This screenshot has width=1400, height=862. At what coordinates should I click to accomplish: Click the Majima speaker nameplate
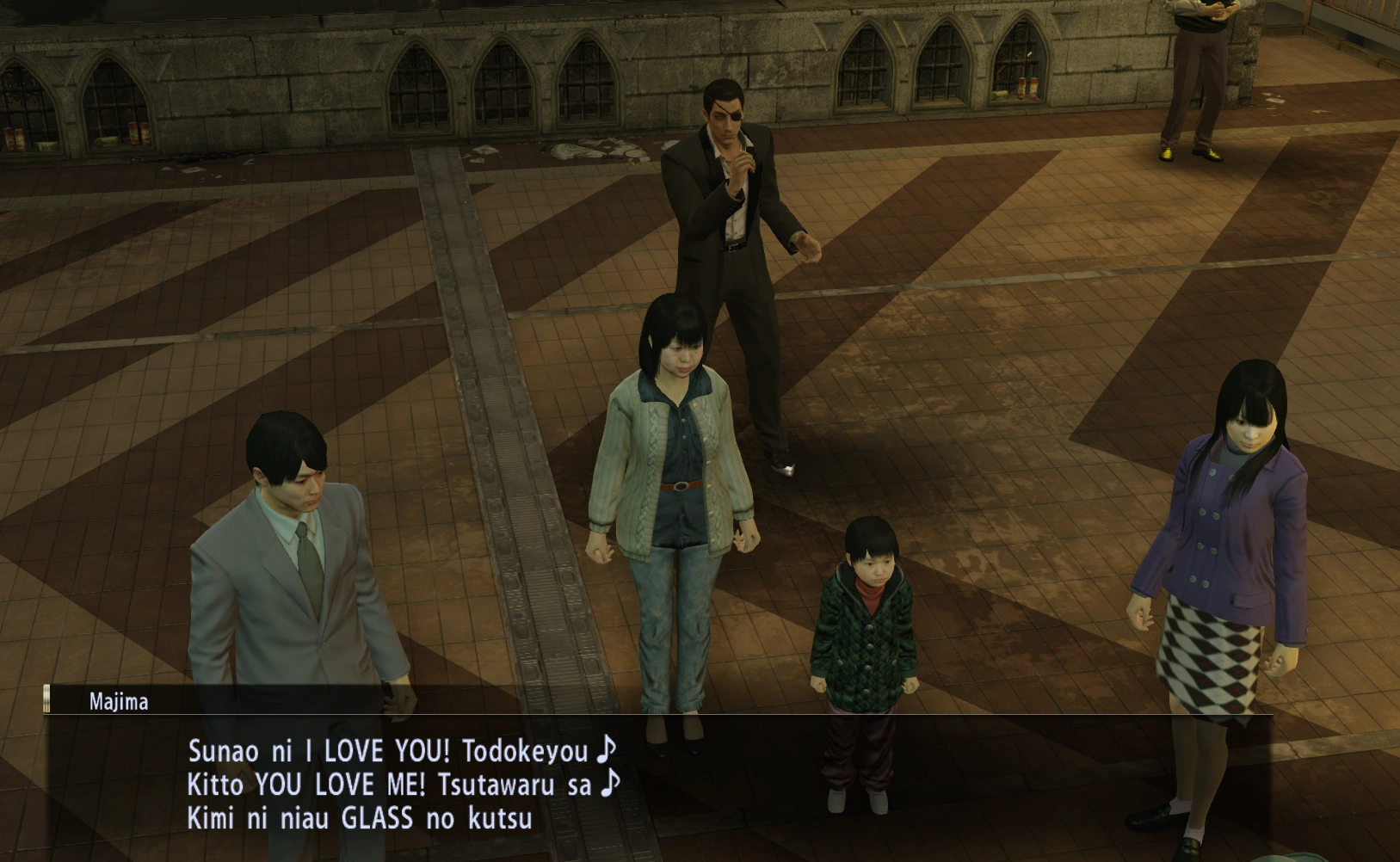click(x=116, y=701)
